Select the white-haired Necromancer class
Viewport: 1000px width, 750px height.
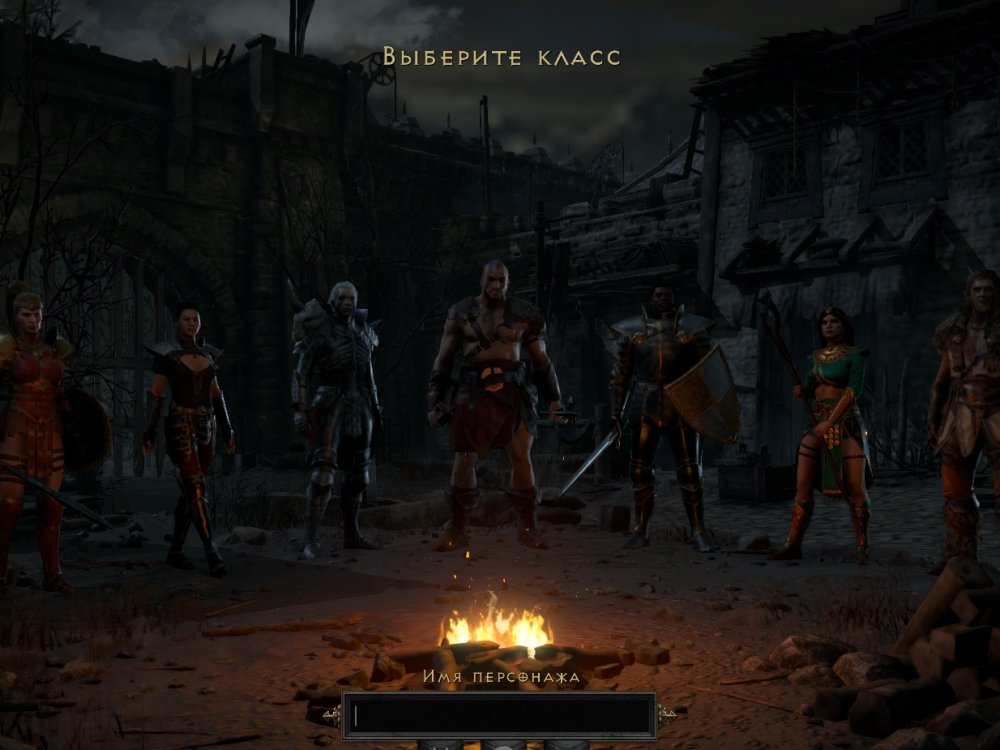tap(335, 410)
